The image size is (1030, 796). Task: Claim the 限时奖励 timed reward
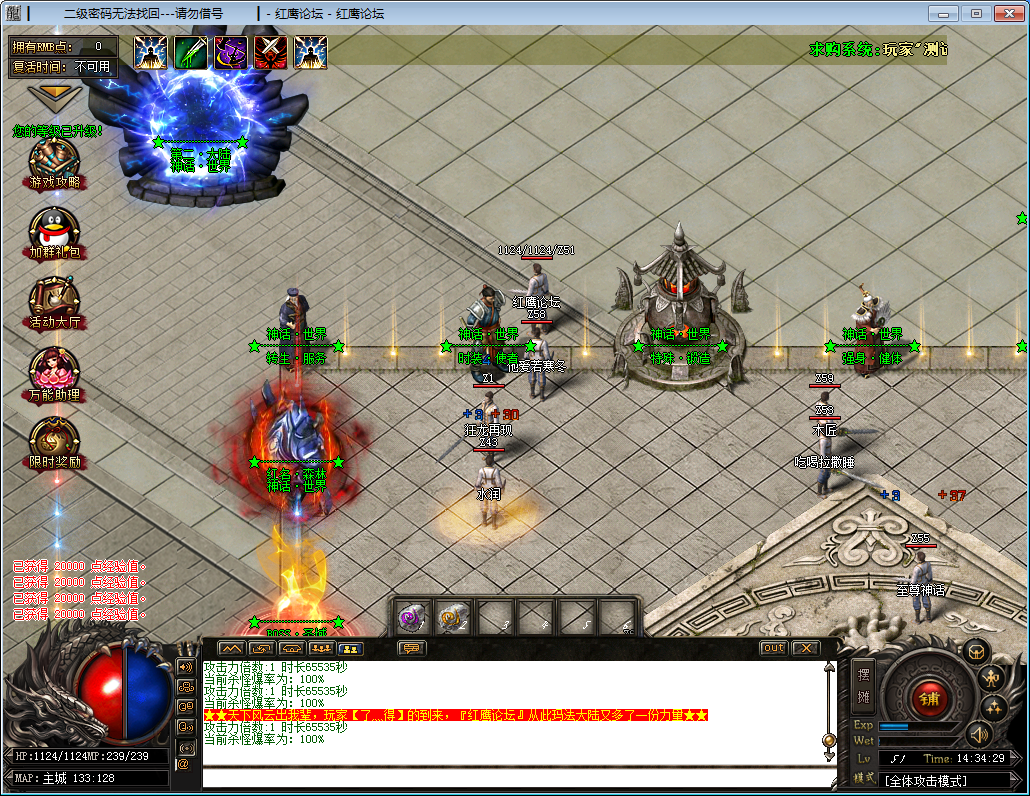tap(54, 440)
